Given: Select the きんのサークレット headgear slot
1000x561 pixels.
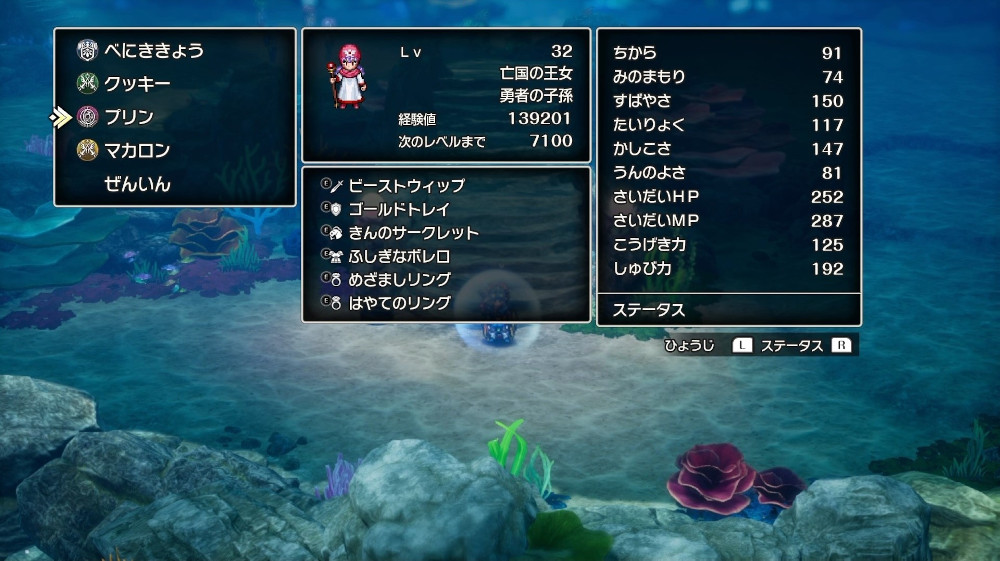Looking at the screenshot, I should [413, 233].
